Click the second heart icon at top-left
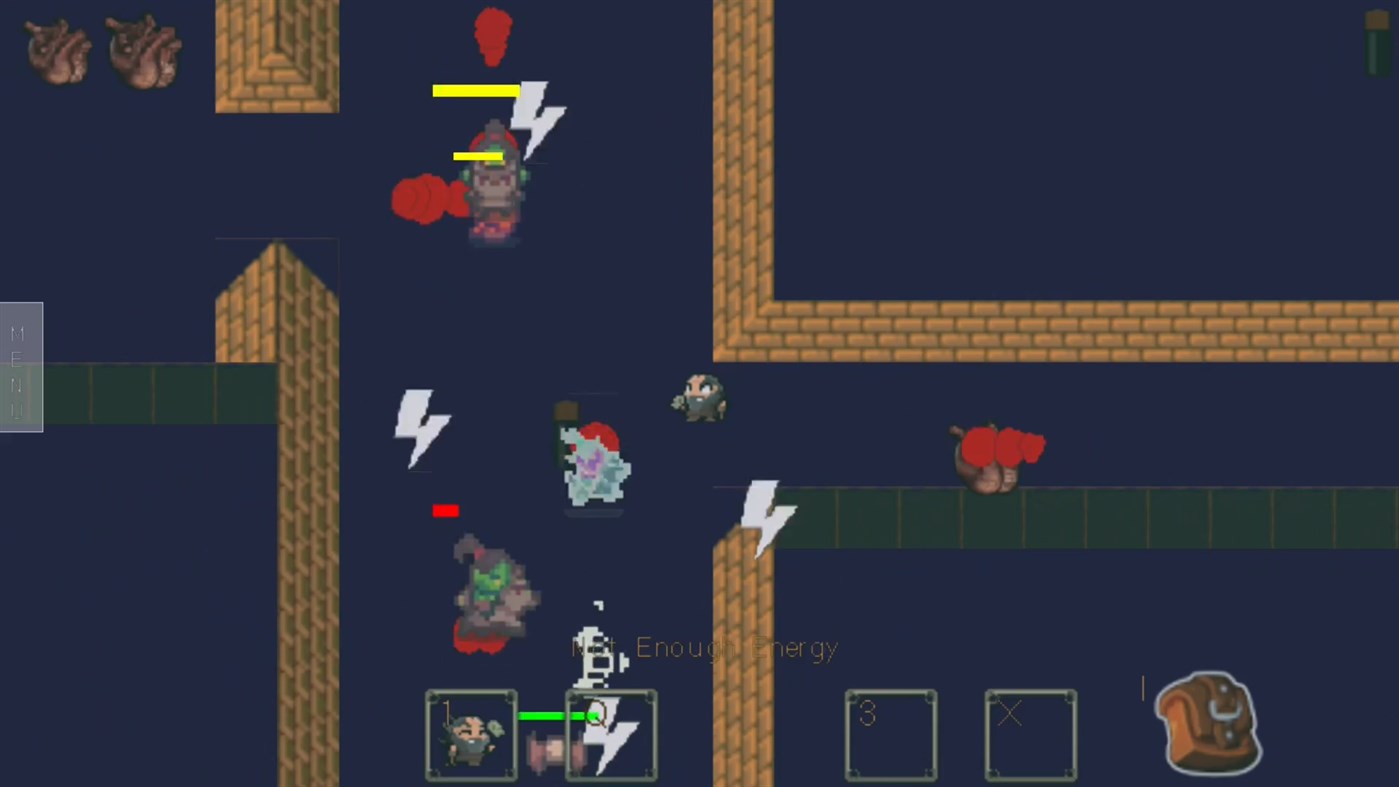This screenshot has height=787, width=1399. [x=143, y=52]
